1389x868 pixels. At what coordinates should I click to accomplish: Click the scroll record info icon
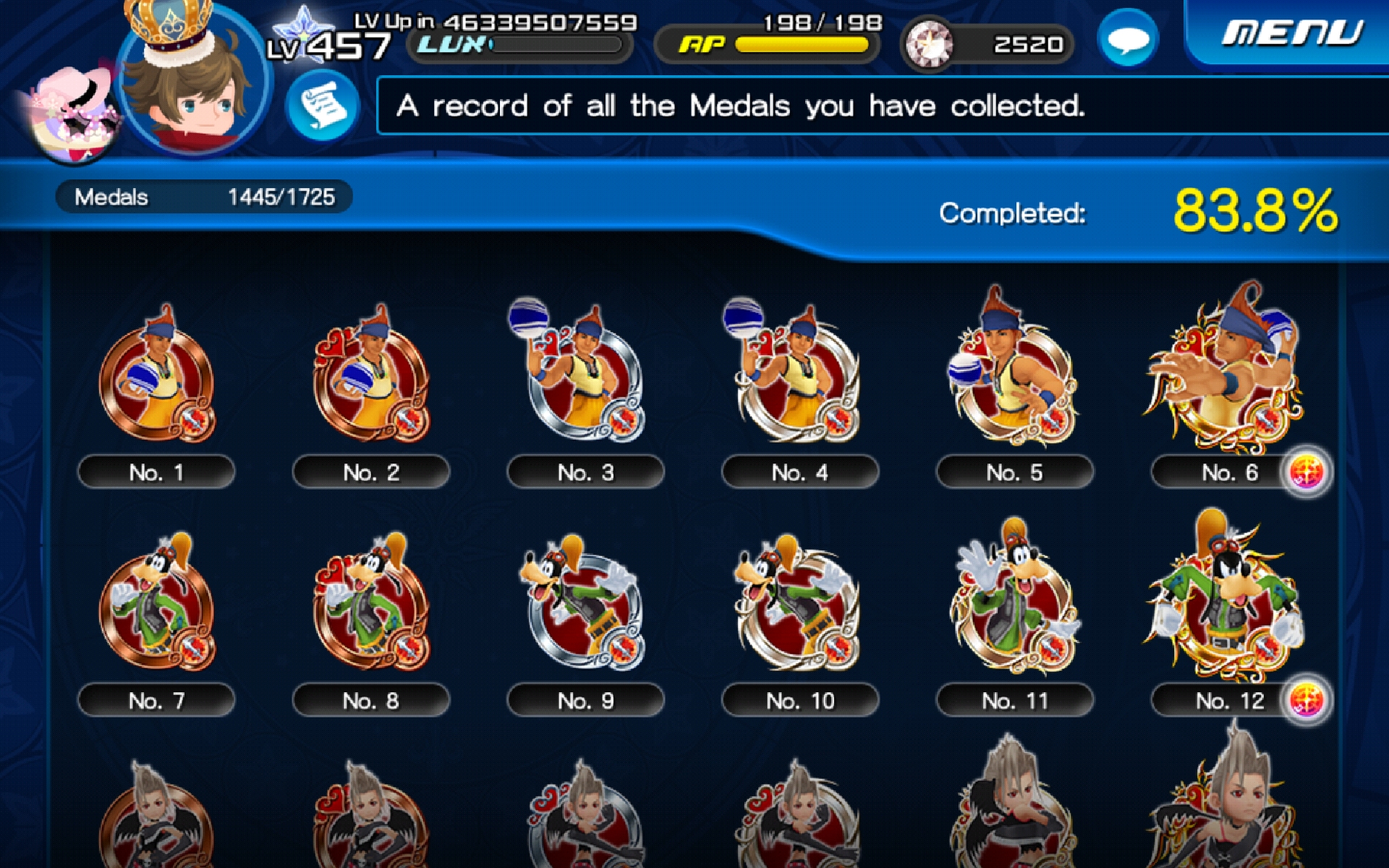(323, 106)
